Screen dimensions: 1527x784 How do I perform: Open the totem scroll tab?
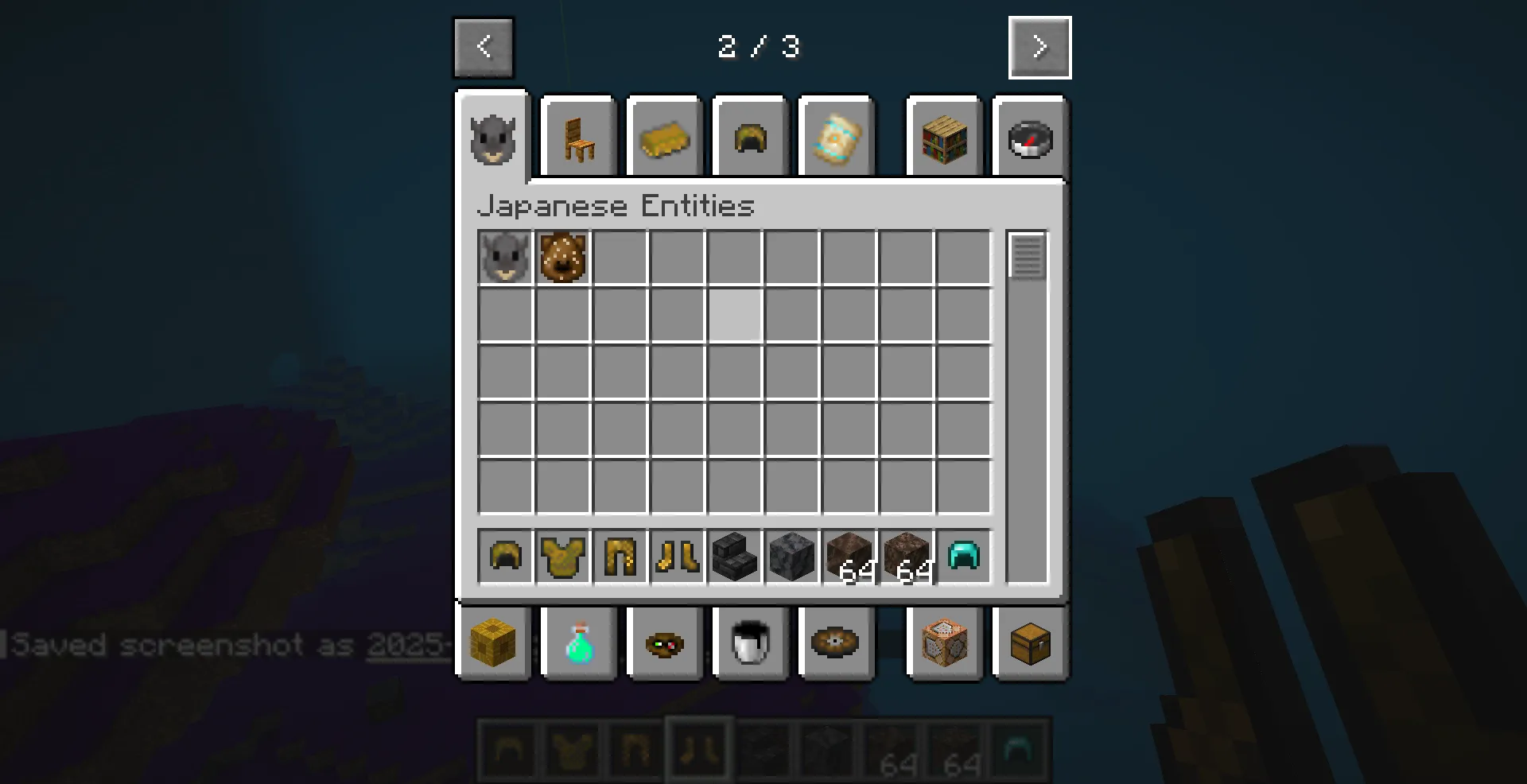835,139
